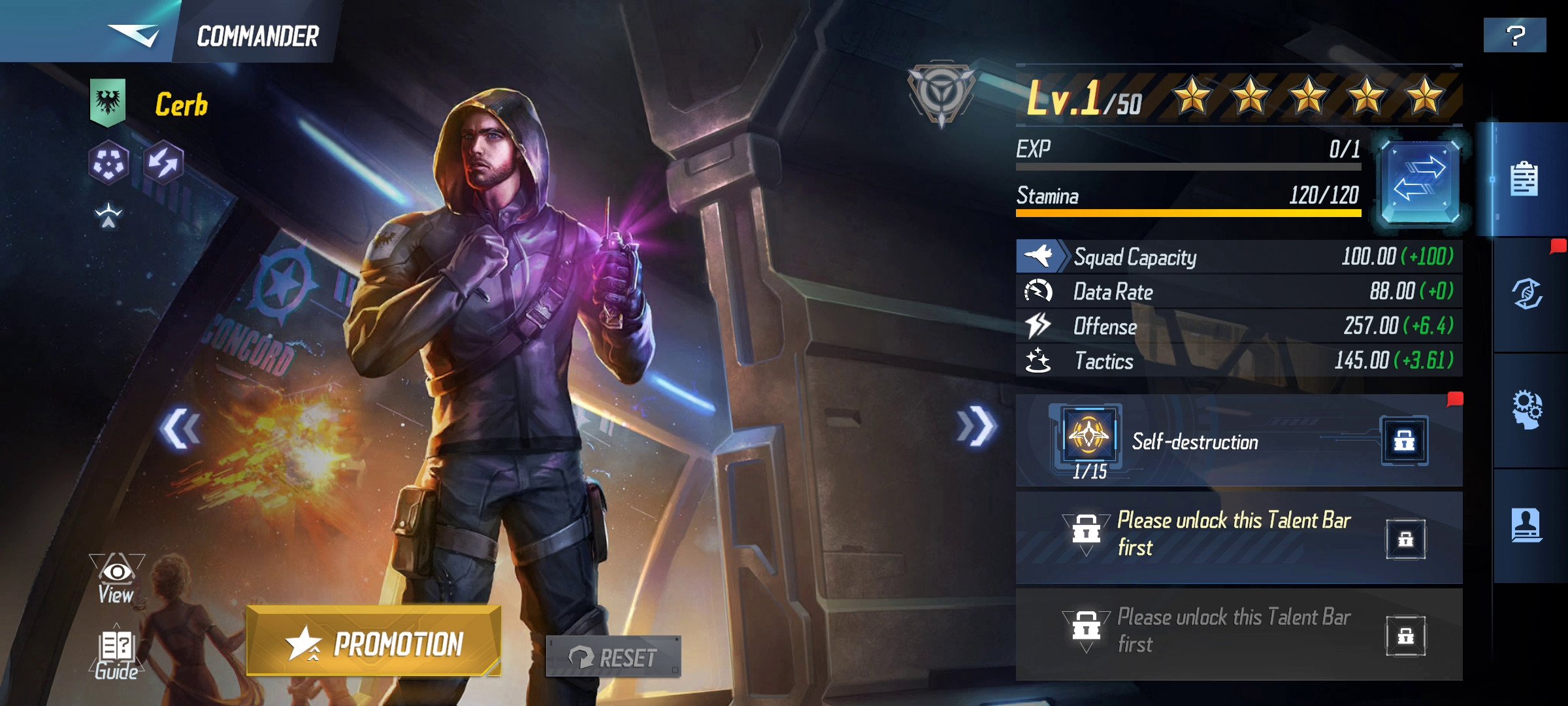The image size is (1568, 706).
Task: Tap the hexagonal lightning arrows trait icon
Action: coord(163,162)
